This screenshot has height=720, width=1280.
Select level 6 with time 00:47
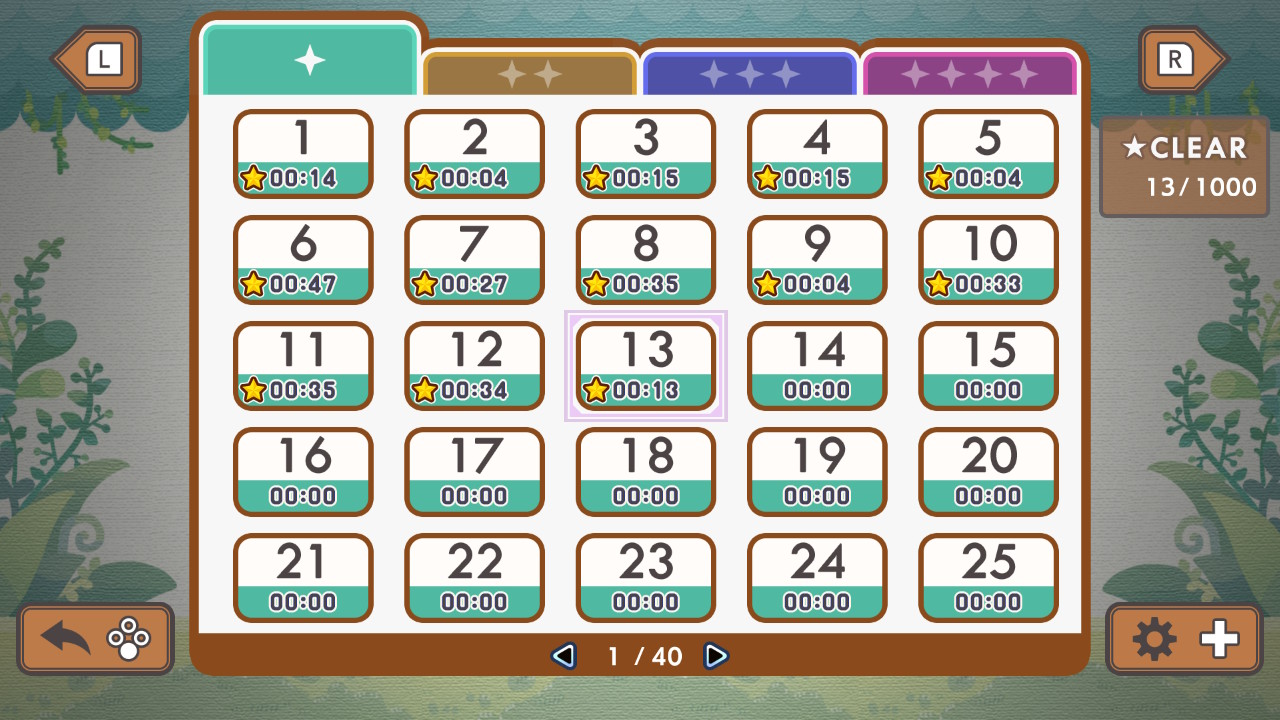coord(303,260)
